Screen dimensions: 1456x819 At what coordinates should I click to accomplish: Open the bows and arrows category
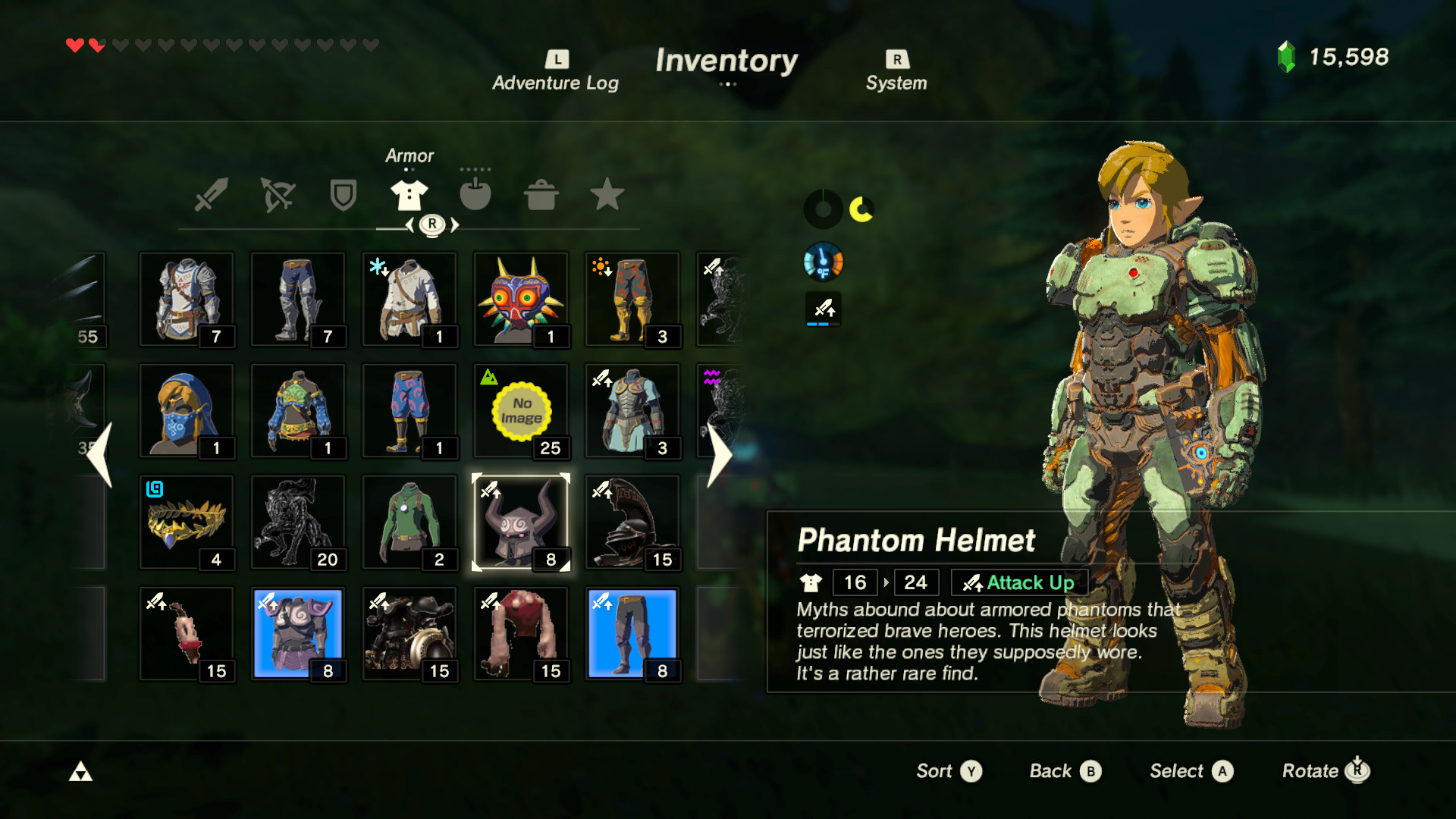[278, 195]
